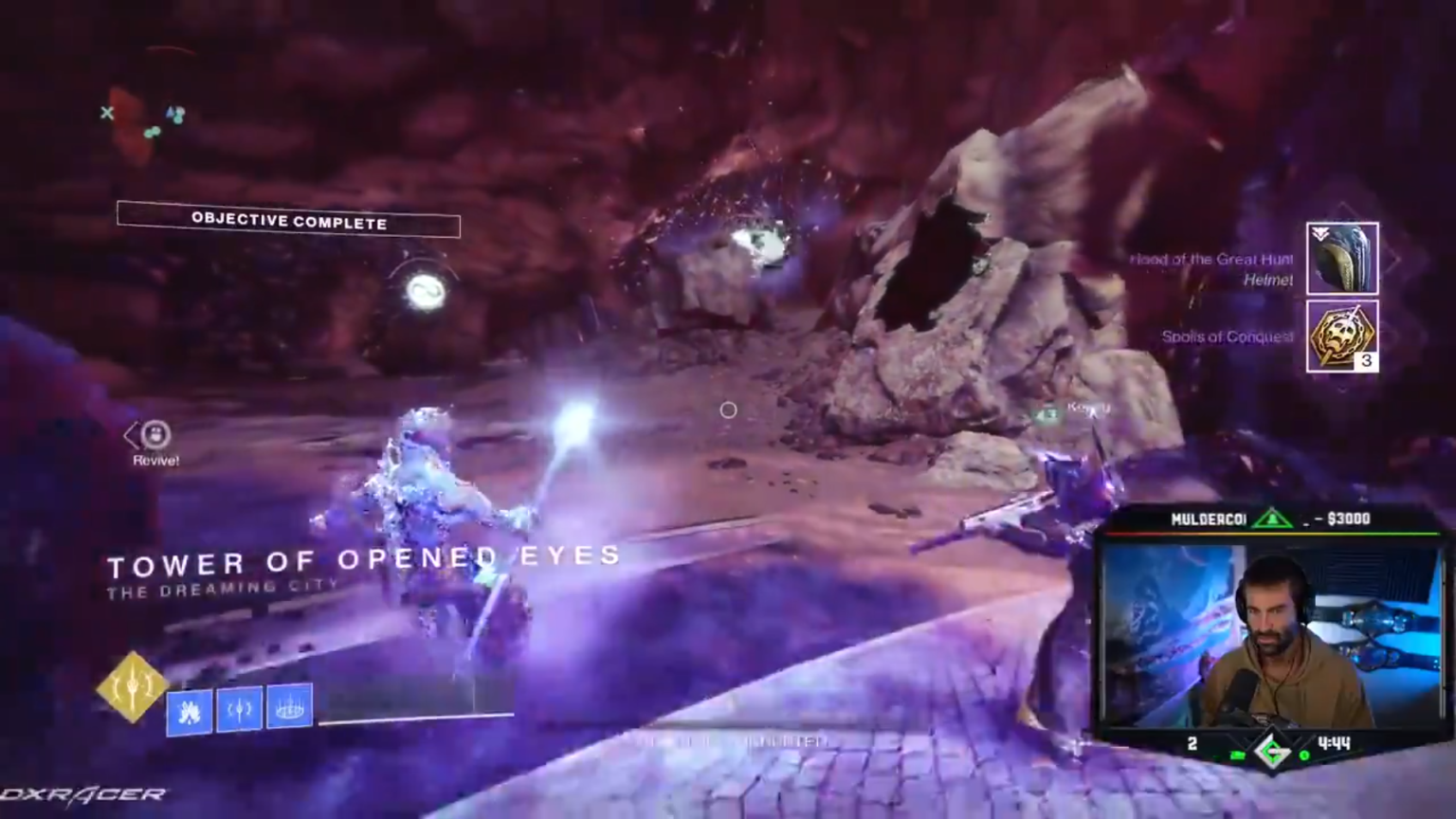
Task: Click the Objective Complete banner
Action: point(288,222)
